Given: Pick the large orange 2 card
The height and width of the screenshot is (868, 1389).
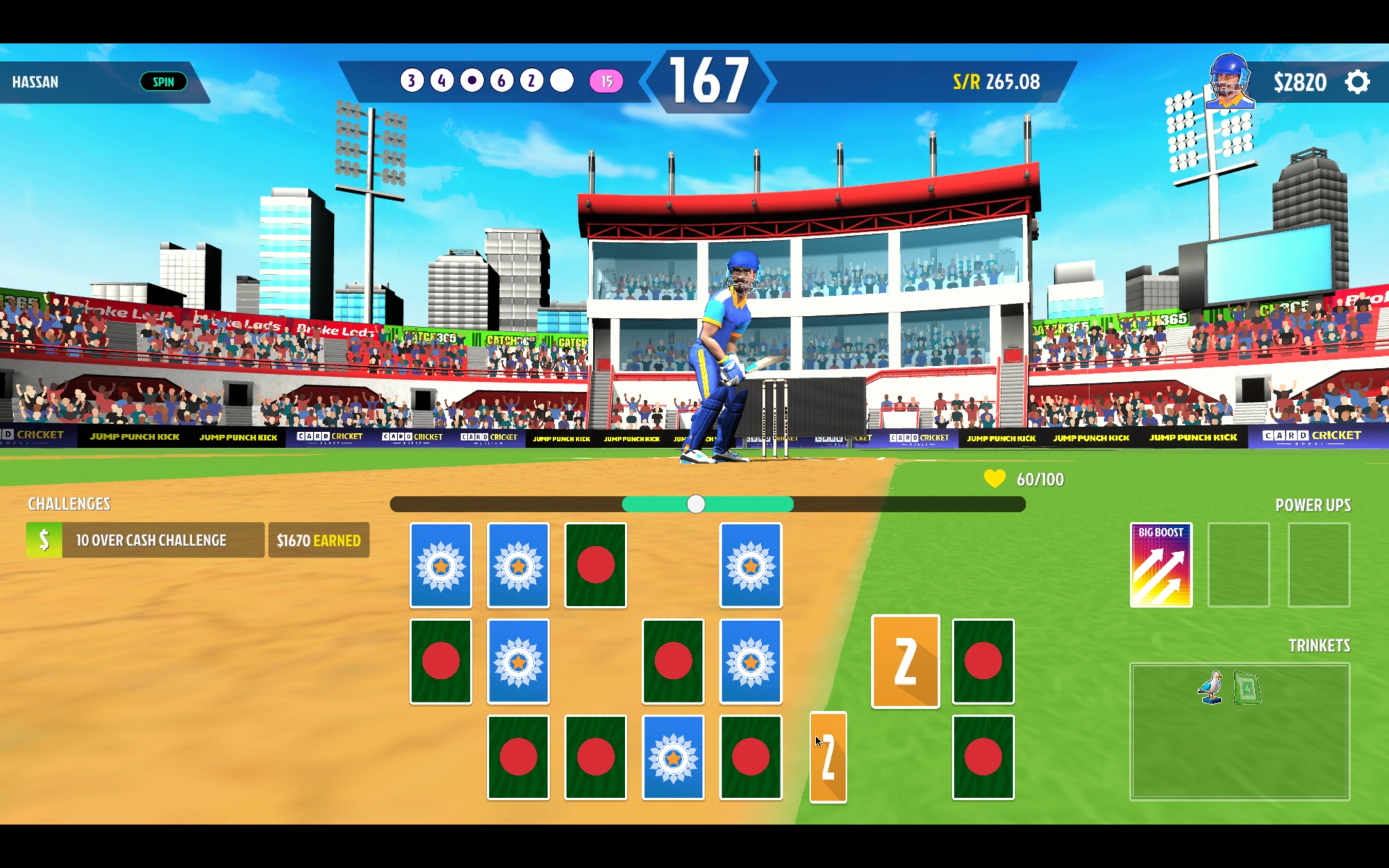Looking at the screenshot, I should click(x=905, y=661).
